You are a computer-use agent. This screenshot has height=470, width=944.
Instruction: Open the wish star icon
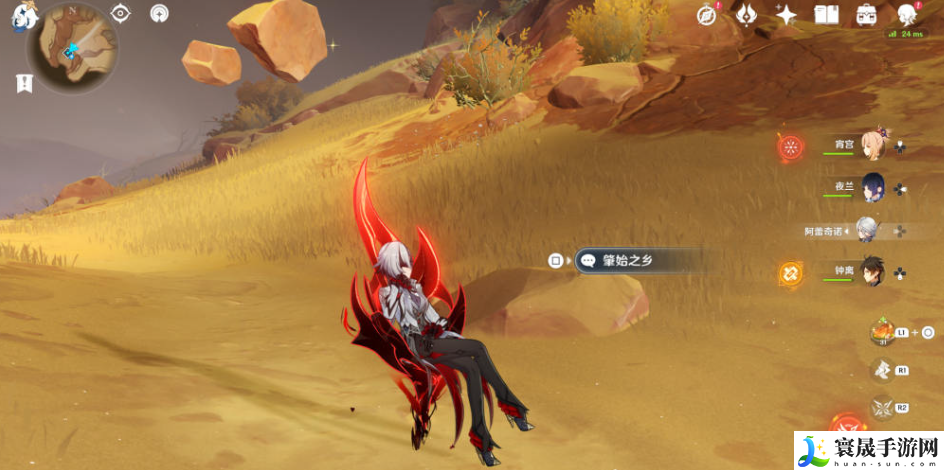tap(787, 14)
